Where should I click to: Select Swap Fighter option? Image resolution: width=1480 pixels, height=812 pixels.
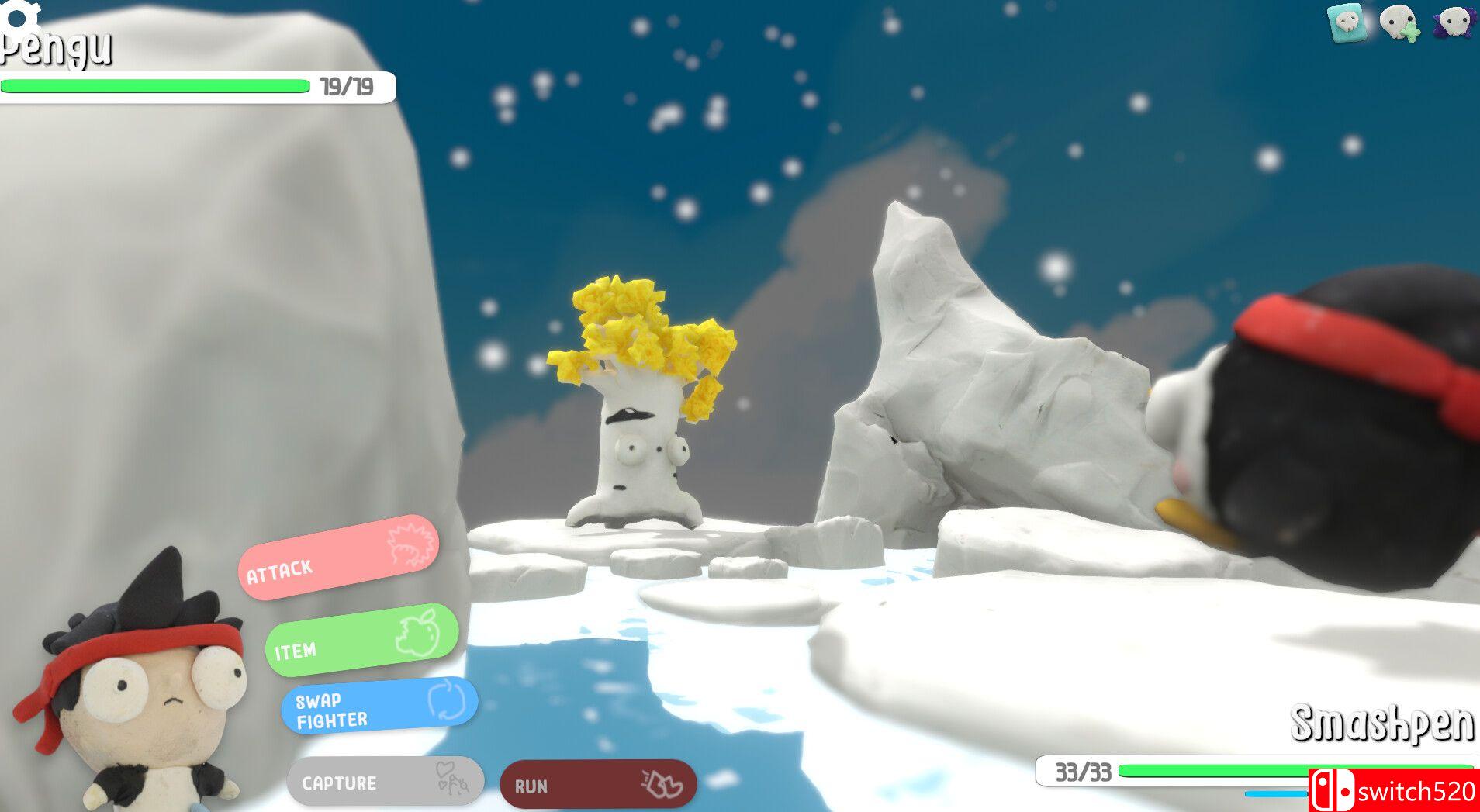click(x=379, y=707)
